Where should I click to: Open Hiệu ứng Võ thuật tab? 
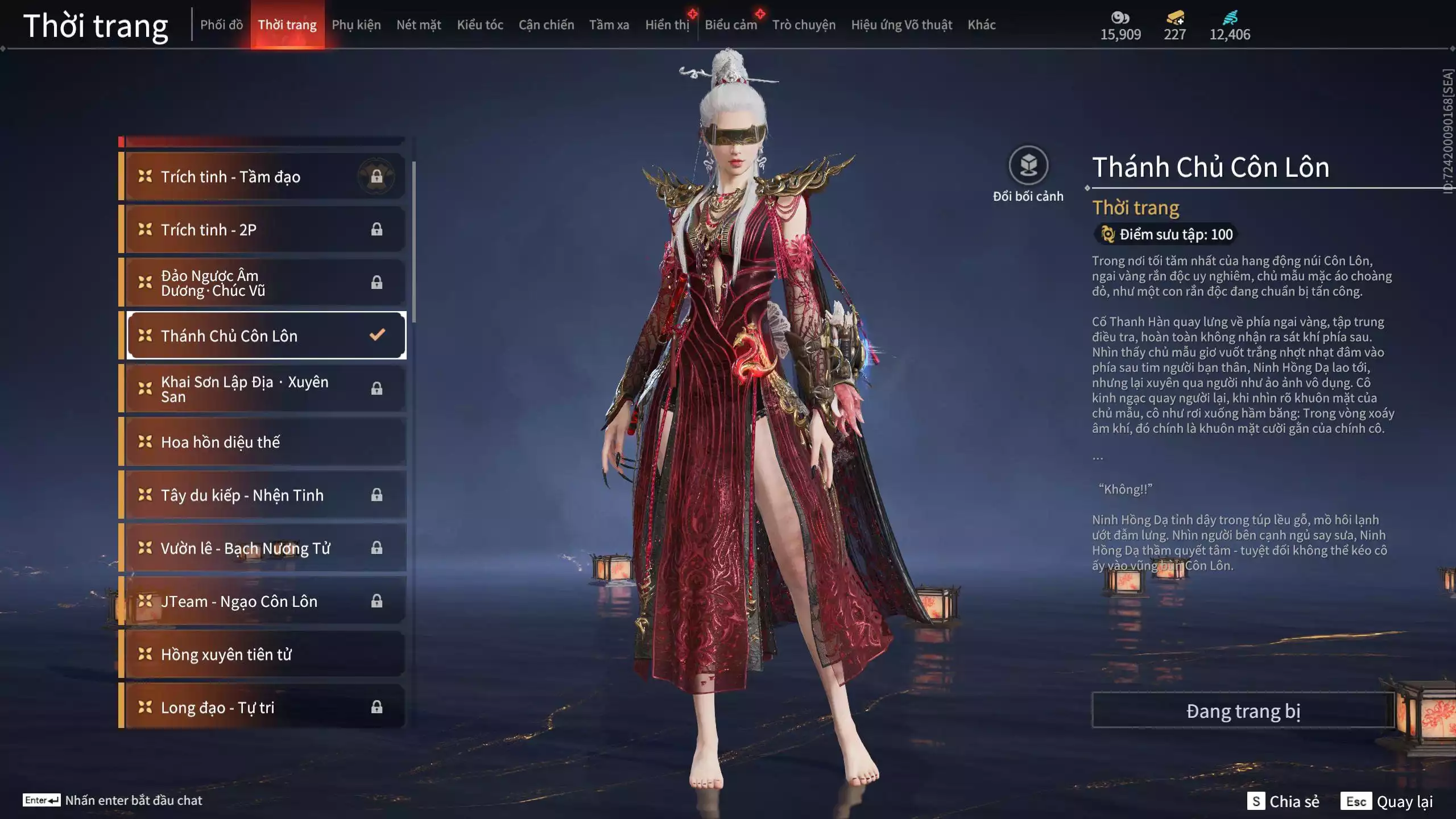tap(901, 25)
